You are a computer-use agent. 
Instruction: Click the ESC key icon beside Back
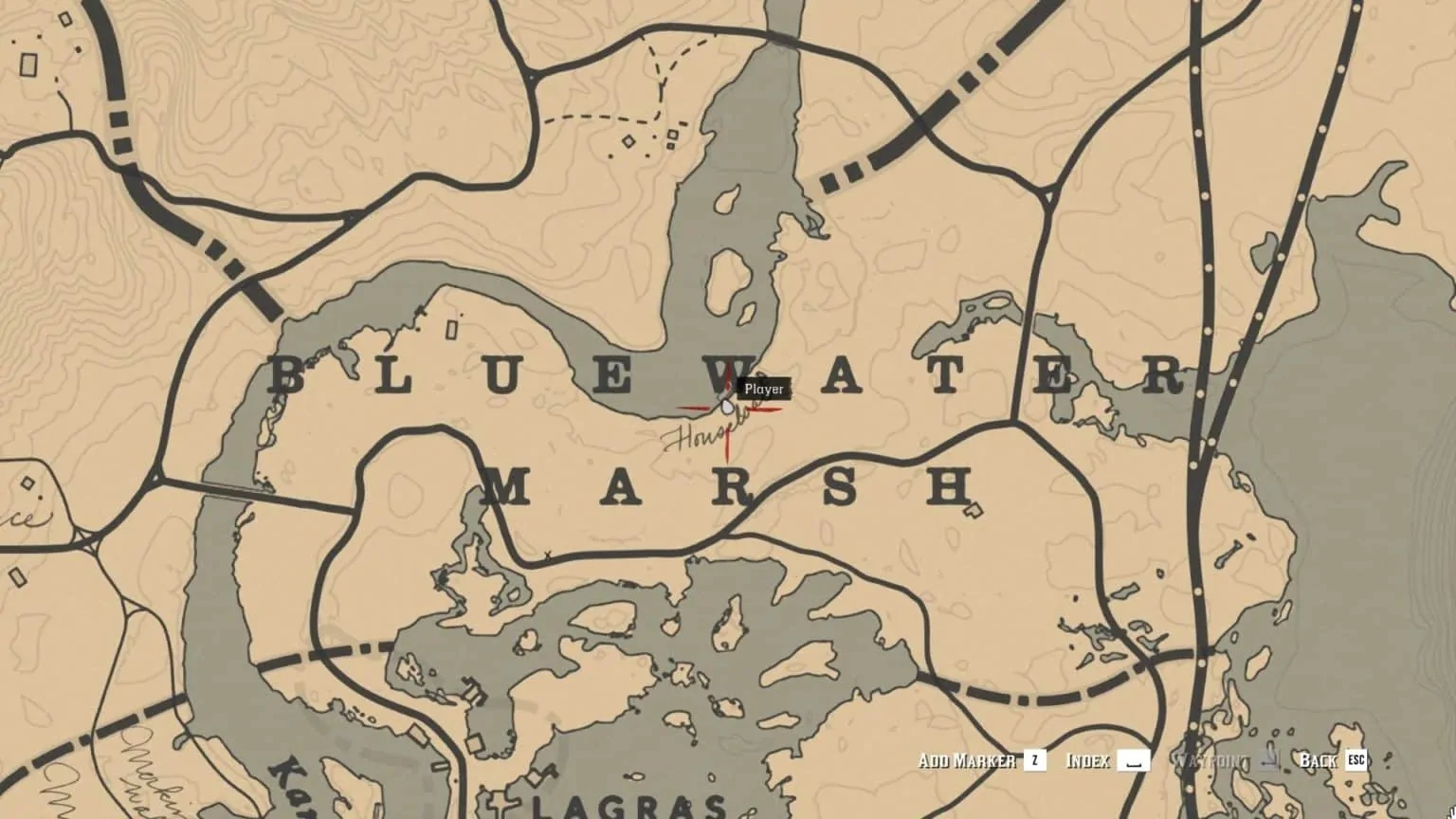1356,761
